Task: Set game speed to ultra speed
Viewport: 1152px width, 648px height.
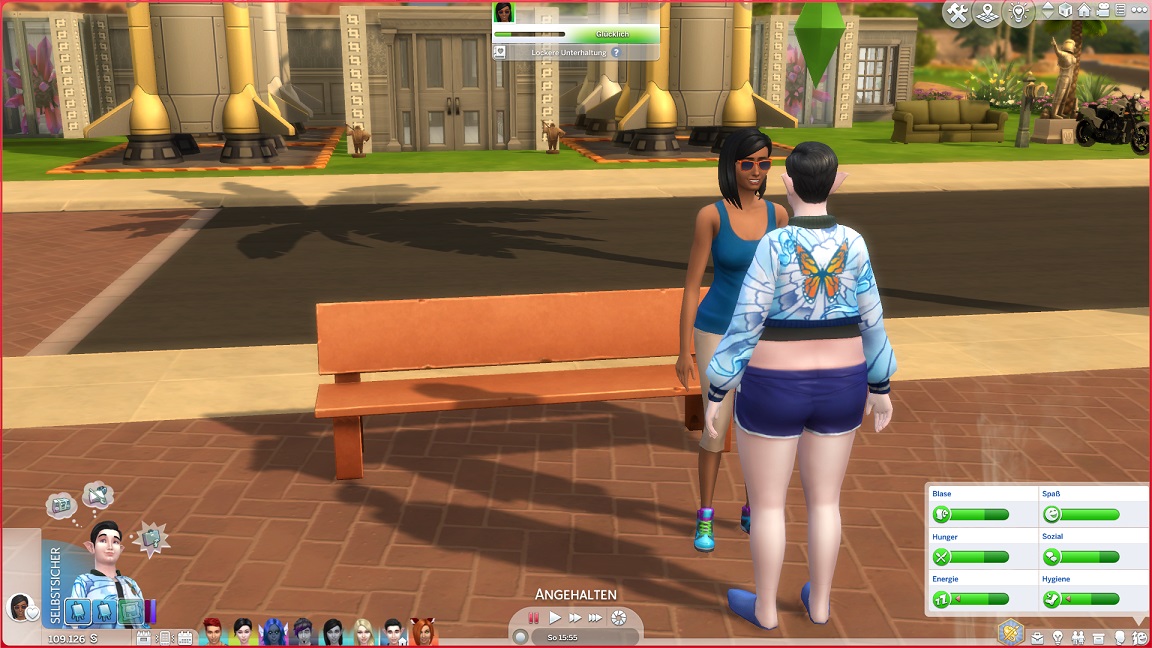Action: coord(596,618)
